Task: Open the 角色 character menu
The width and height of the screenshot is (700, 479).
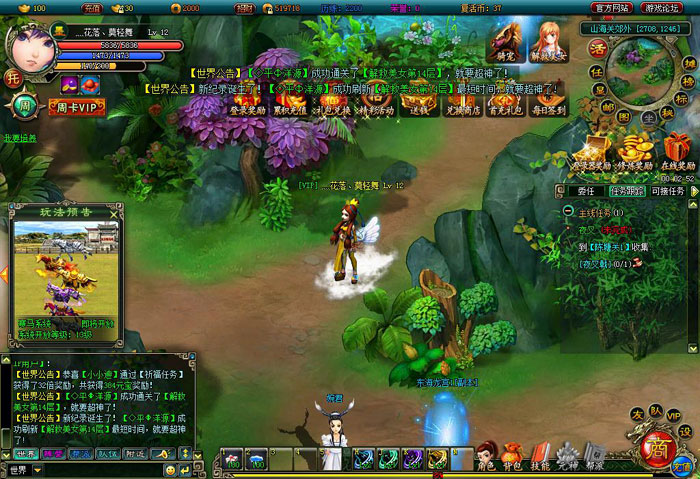Action: 486,456
